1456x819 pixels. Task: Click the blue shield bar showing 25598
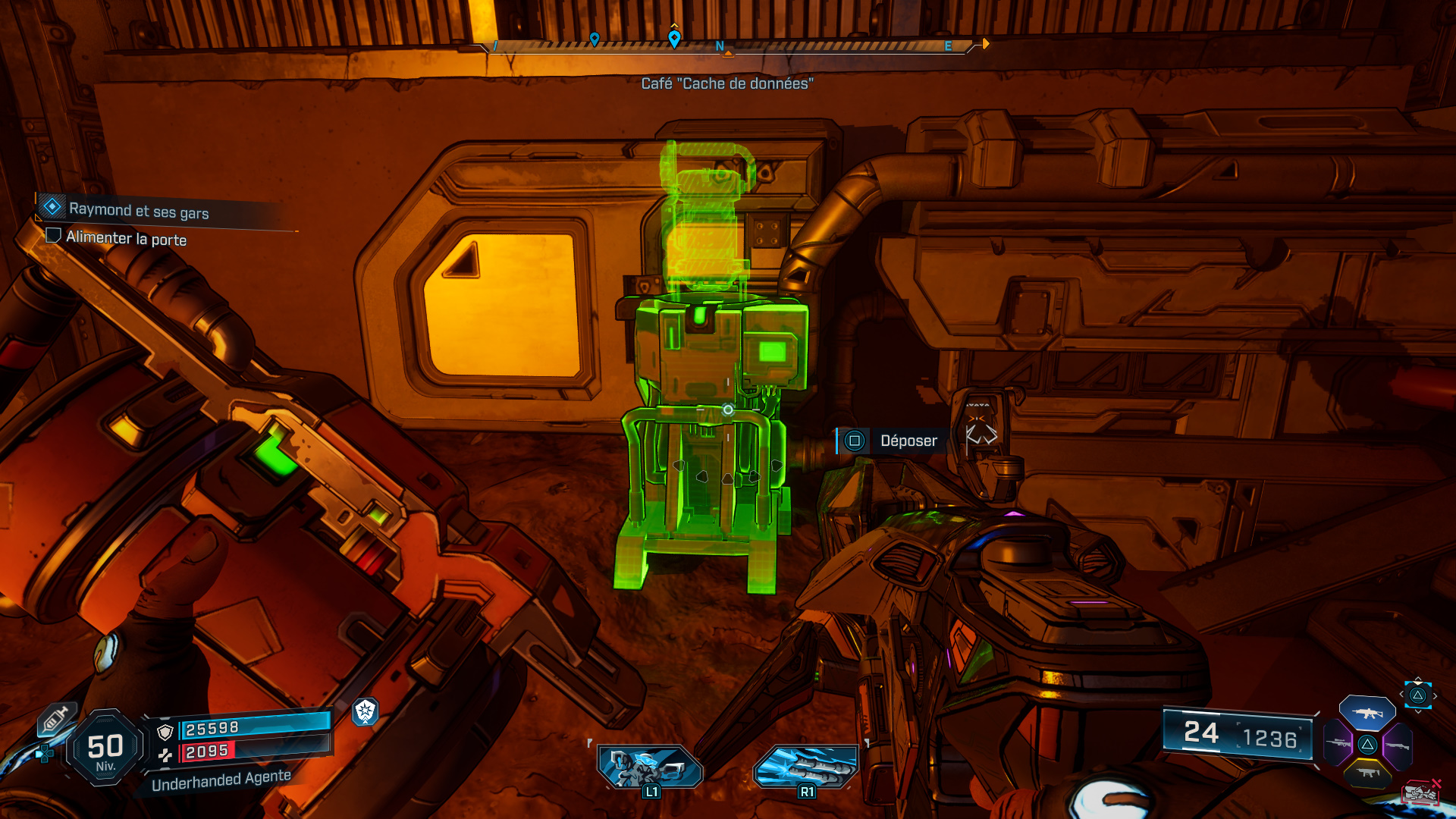(227, 726)
